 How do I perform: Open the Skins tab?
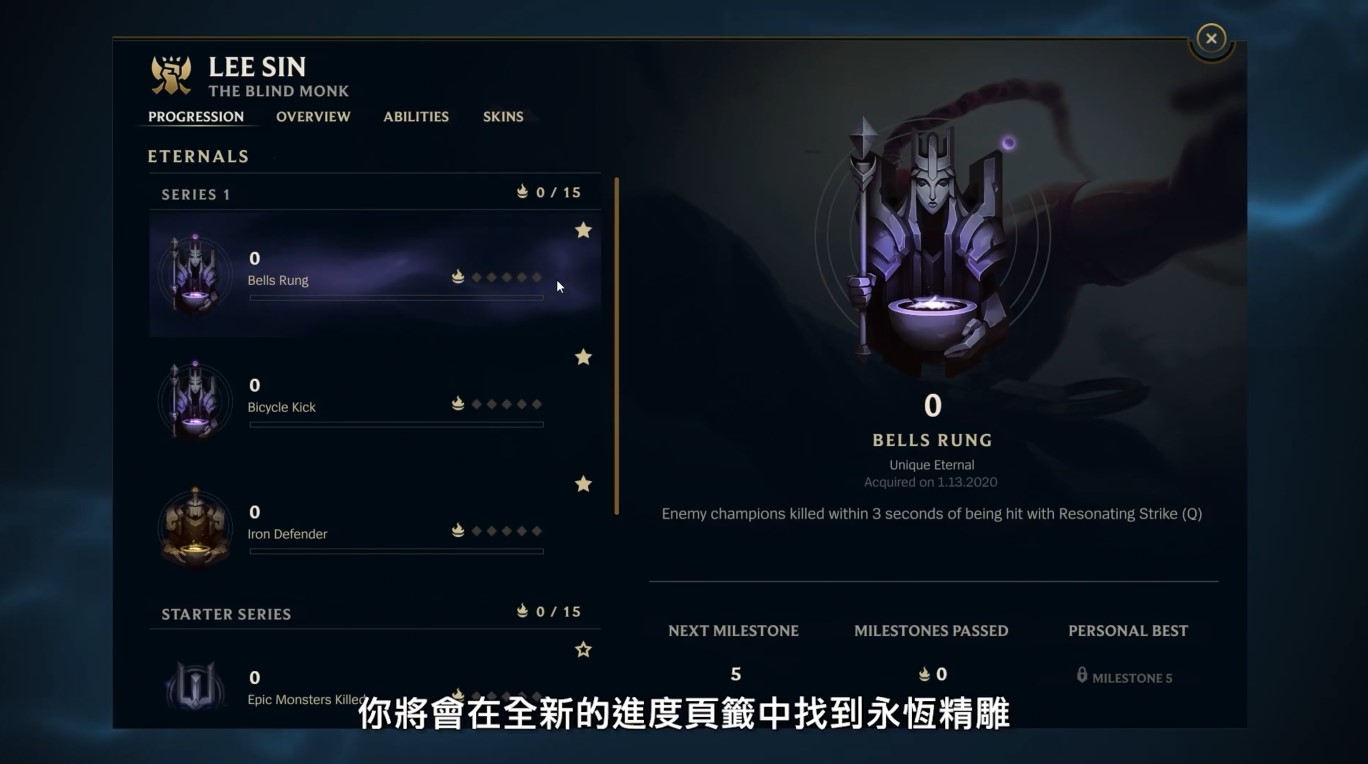(503, 116)
